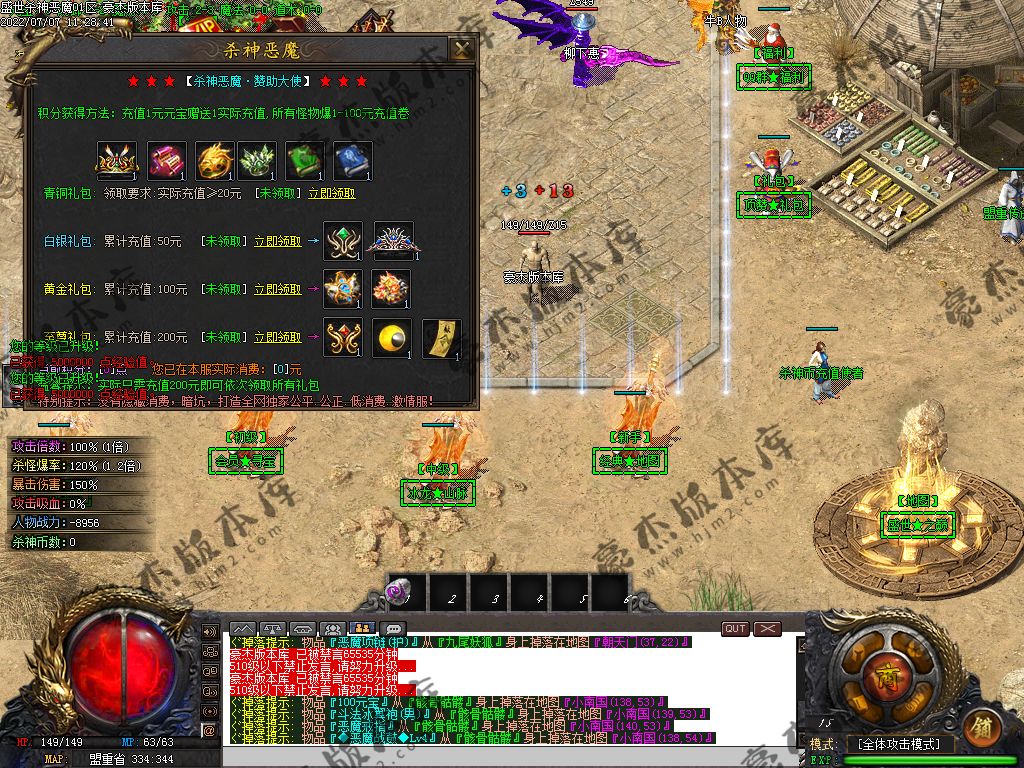Select the golden talisman paper reward
Viewport: 1024px width, 768px height.
tap(441, 338)
